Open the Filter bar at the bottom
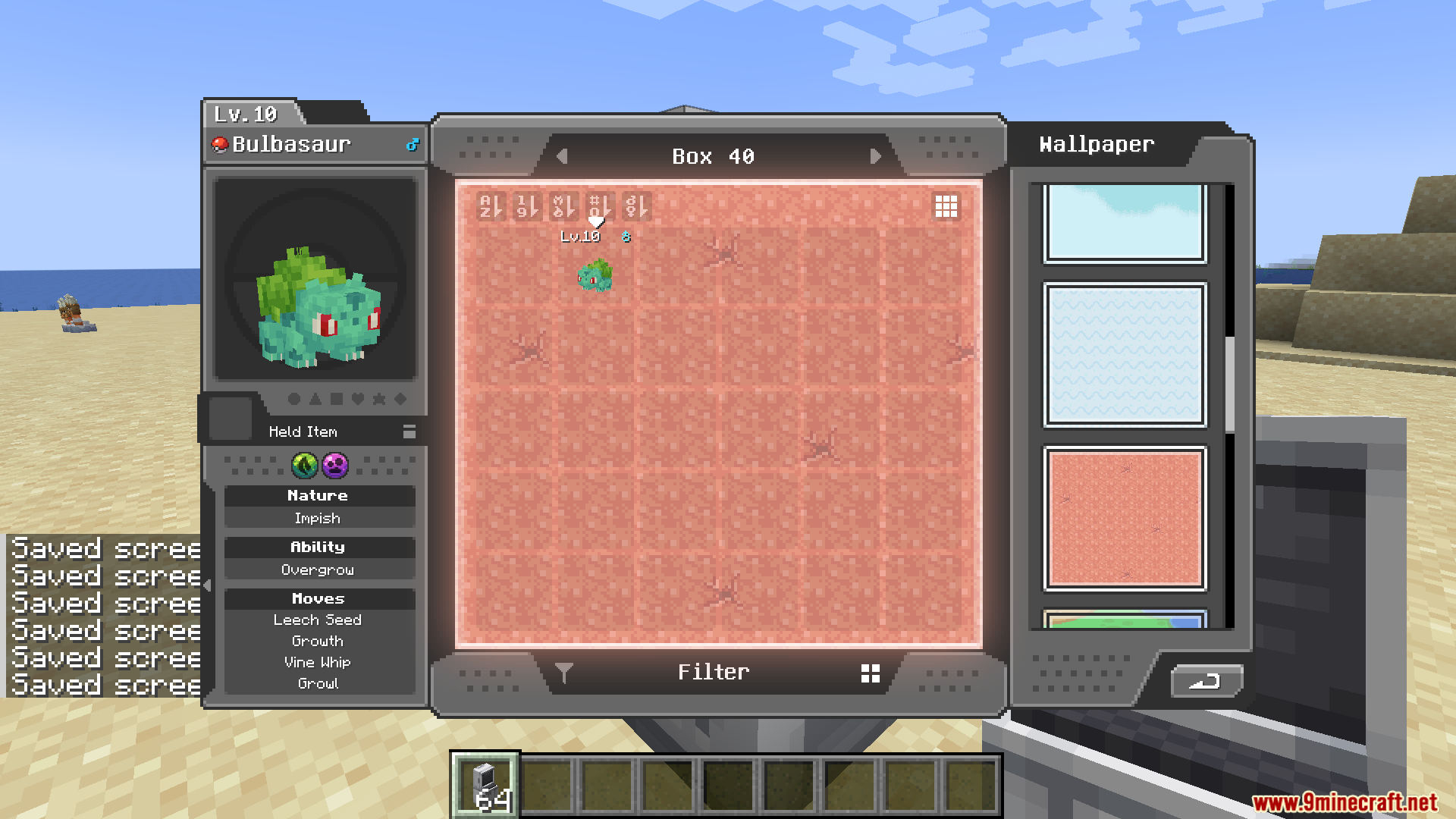The height and width of the screenshot is (819, 1456). point(714,672)
